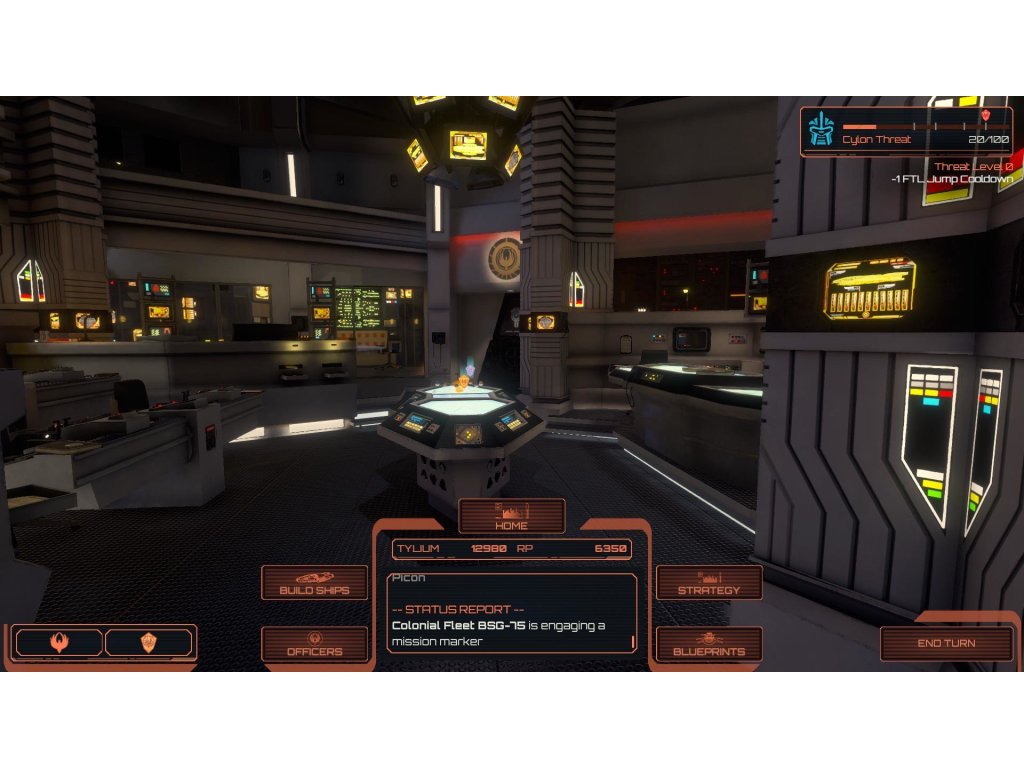Open the Strategy view
This screenshot has width=1024, height=768.
[709, 583]
